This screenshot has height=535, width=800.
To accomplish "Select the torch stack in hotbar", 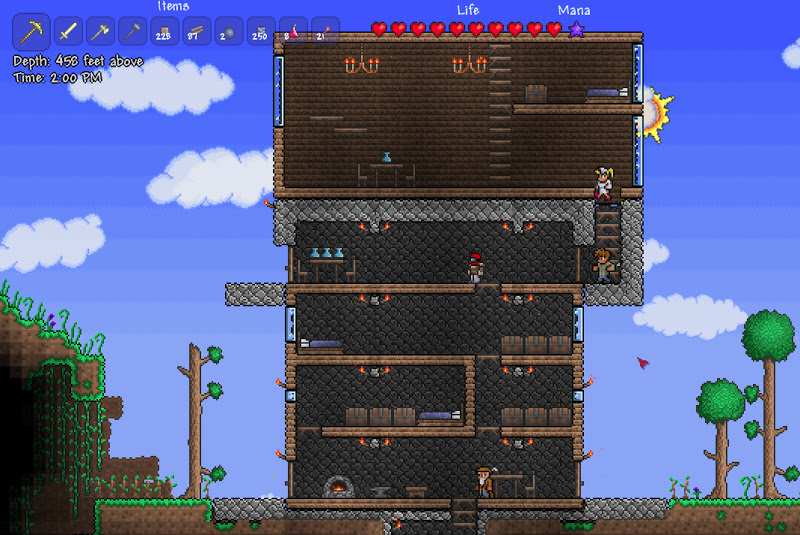I will coord(325,32).
